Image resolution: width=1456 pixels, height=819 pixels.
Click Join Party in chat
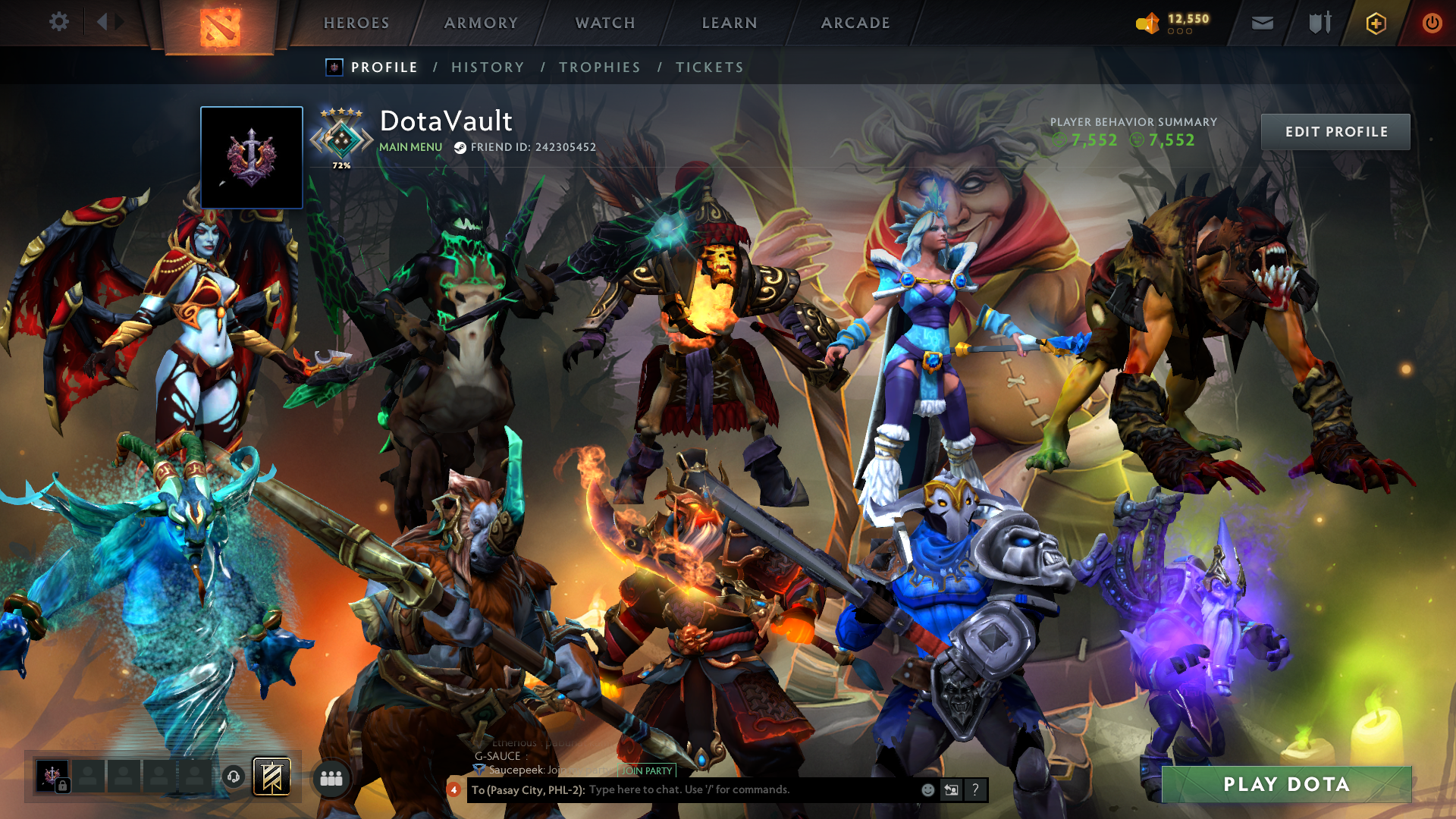coord(647,770)
